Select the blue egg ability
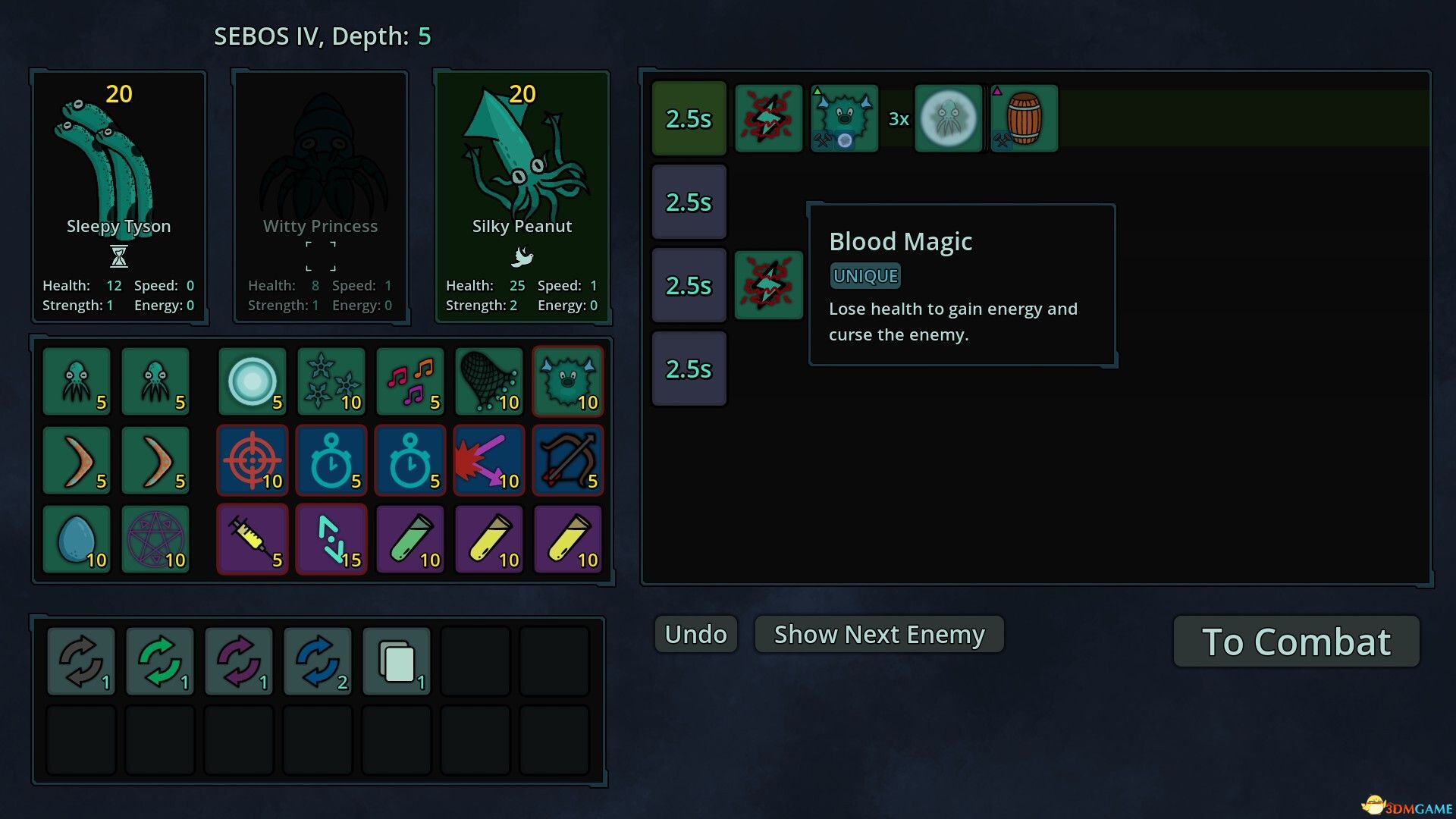The height and width of the screenshot is (819, 1456). (77, 539)
